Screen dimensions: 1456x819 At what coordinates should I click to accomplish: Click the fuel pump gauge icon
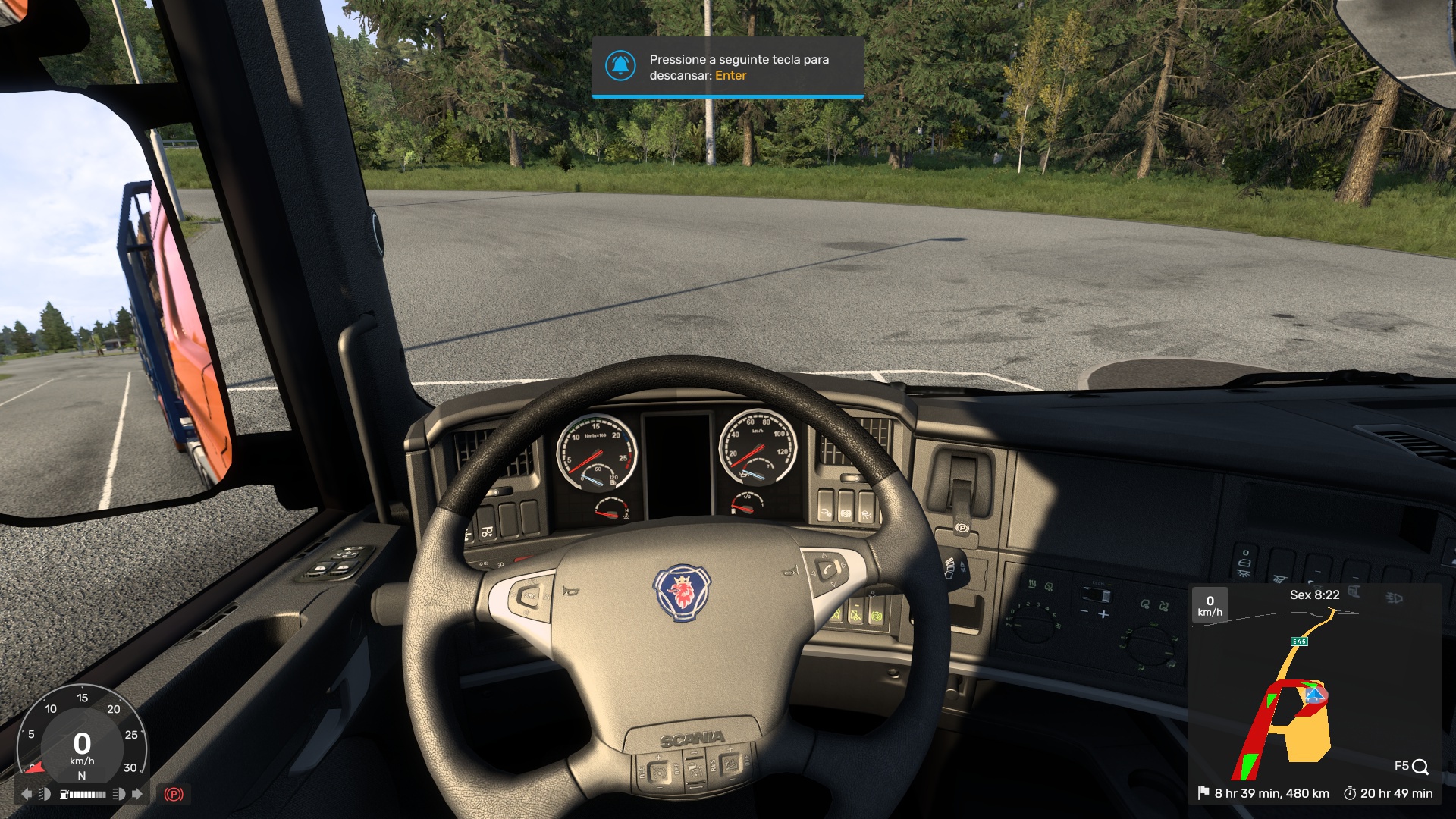click(x=64, y=794)
